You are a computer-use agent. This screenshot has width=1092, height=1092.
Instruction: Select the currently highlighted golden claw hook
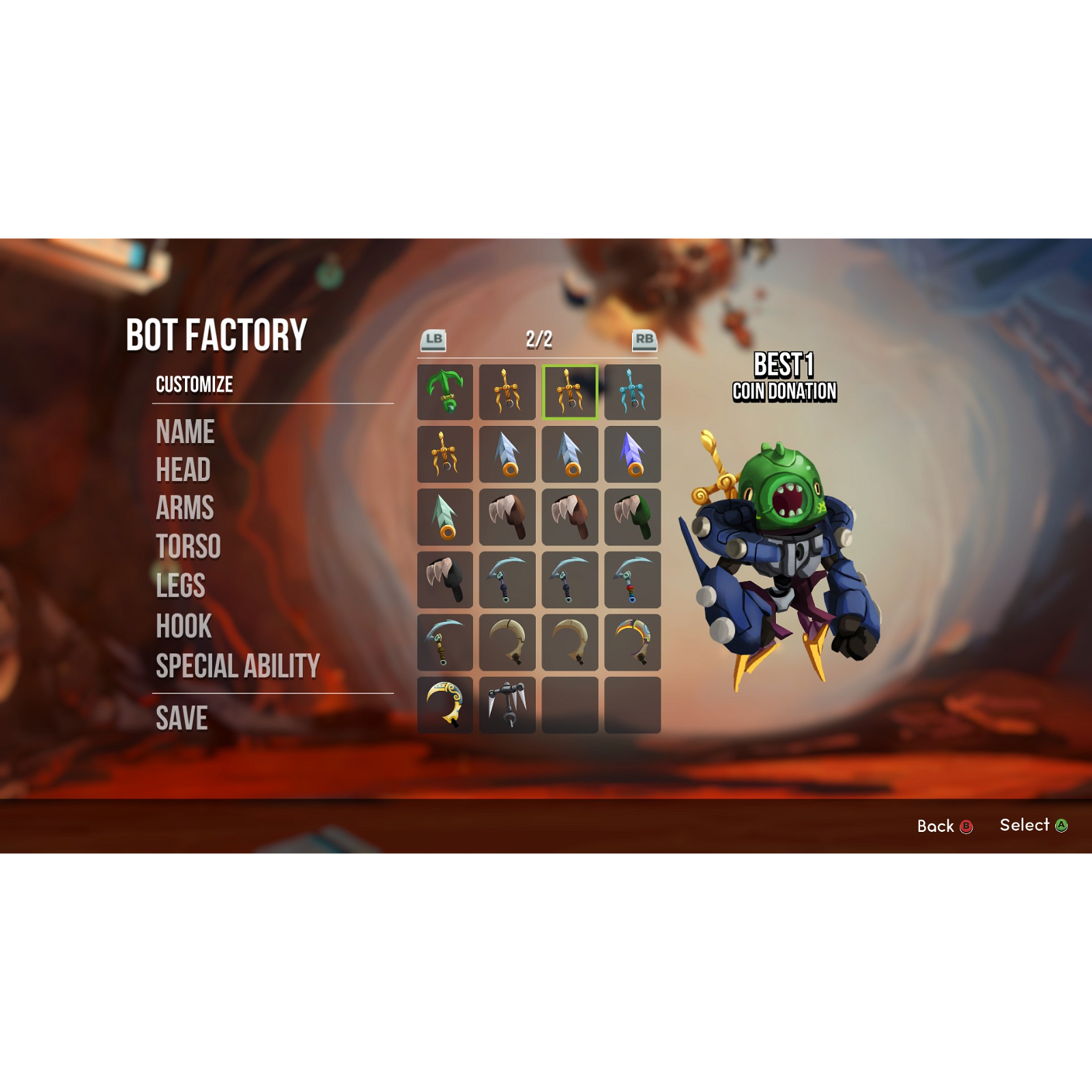pos(570,392)
